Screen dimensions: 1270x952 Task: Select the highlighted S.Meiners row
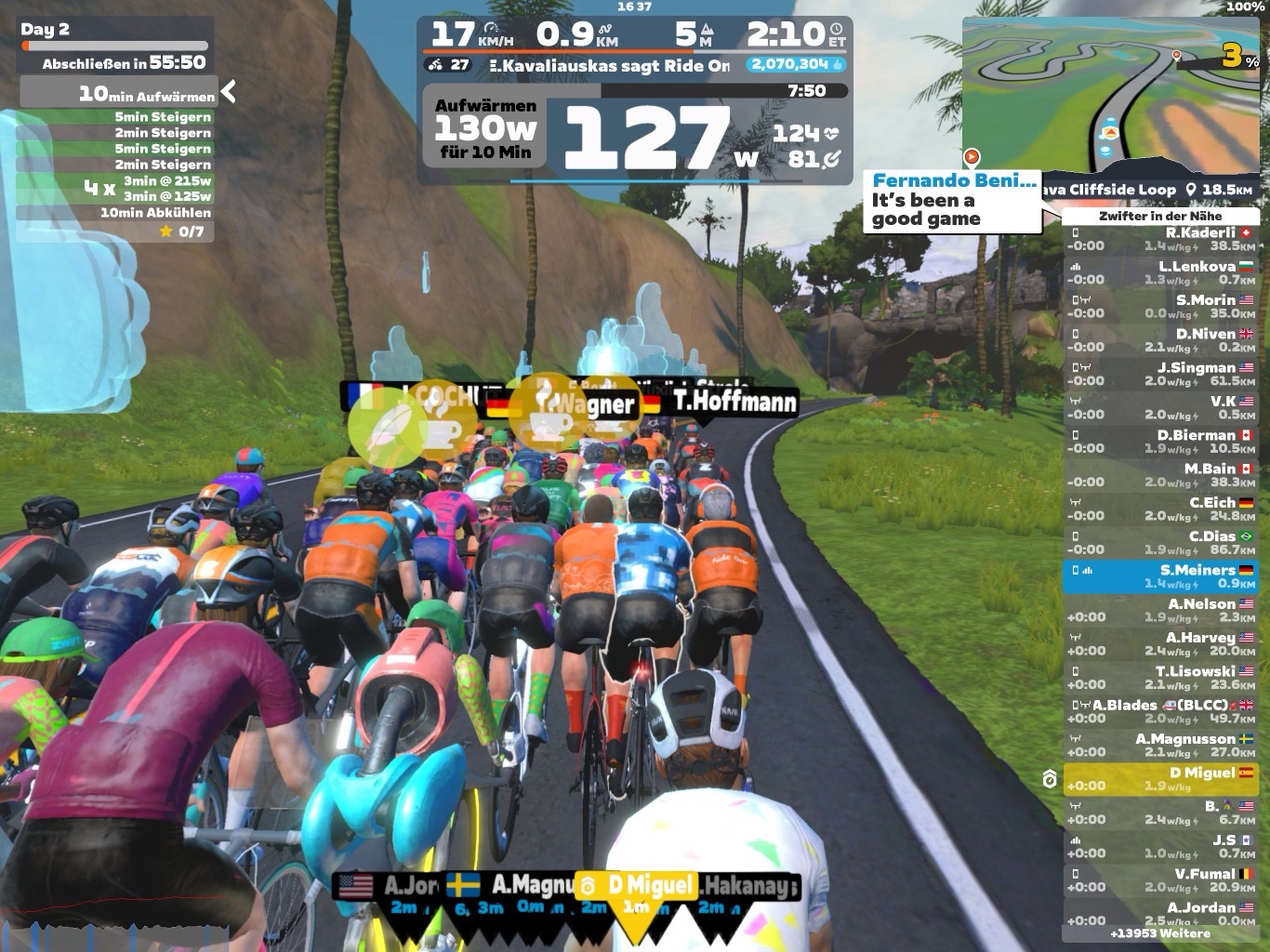[x=1160, y=576]
